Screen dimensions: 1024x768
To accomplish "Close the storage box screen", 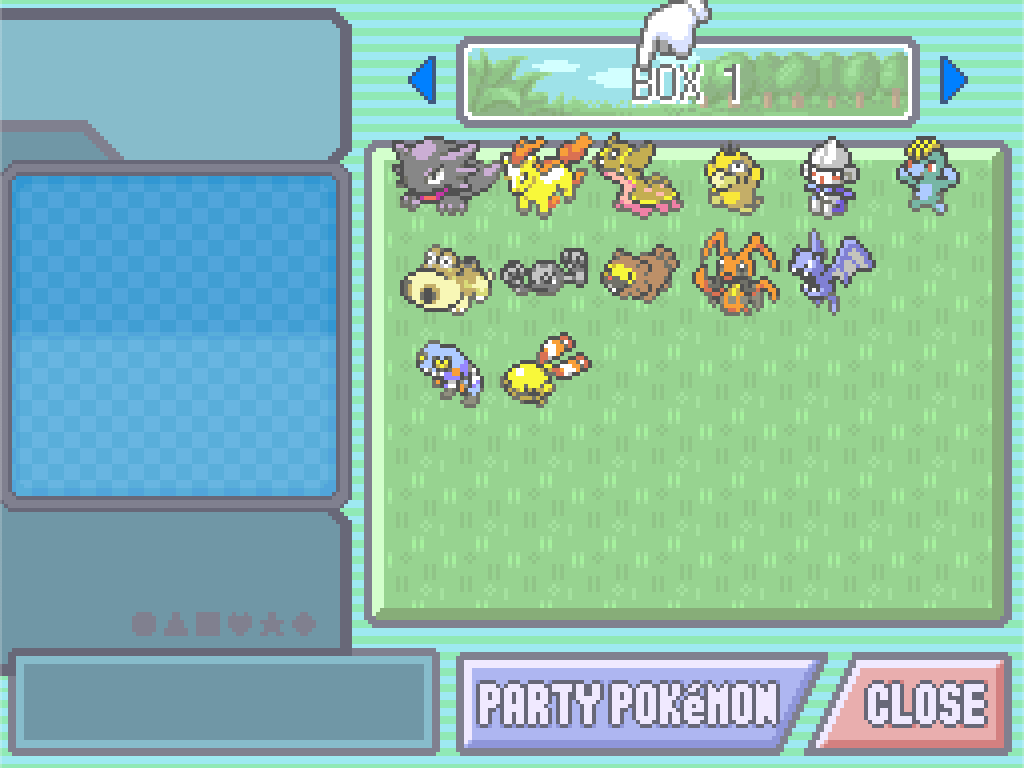I will 923,703.
